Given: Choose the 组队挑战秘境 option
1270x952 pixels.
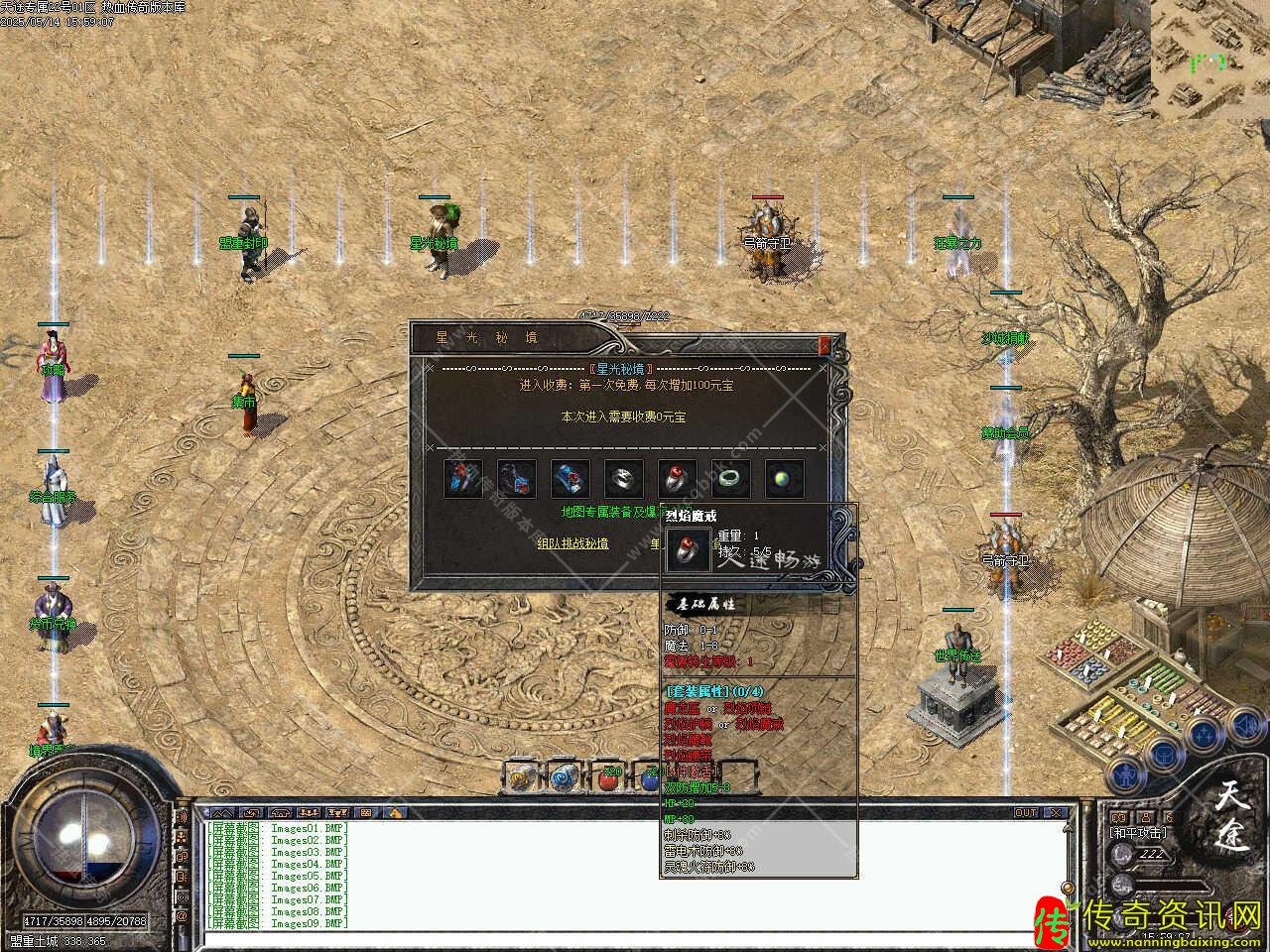Looking at the screenshot, I should tap(572, 543).
